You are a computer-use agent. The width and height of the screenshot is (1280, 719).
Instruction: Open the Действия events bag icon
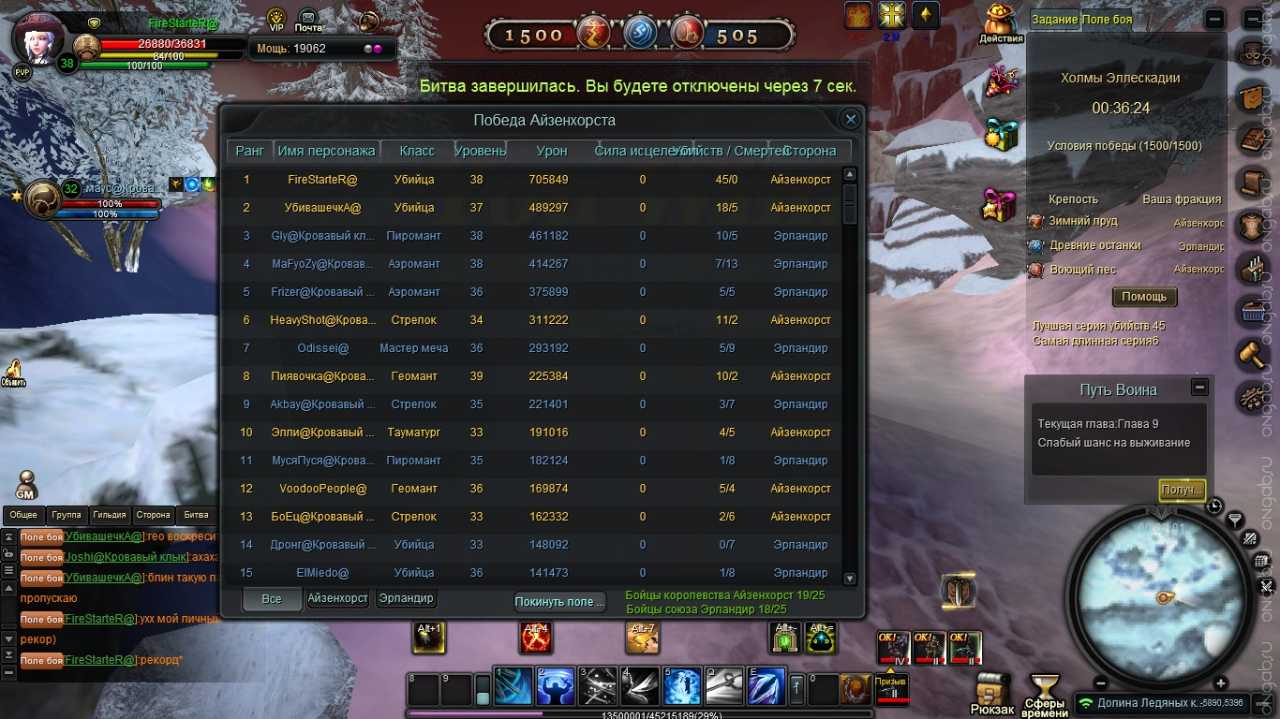pos(1000,23)
